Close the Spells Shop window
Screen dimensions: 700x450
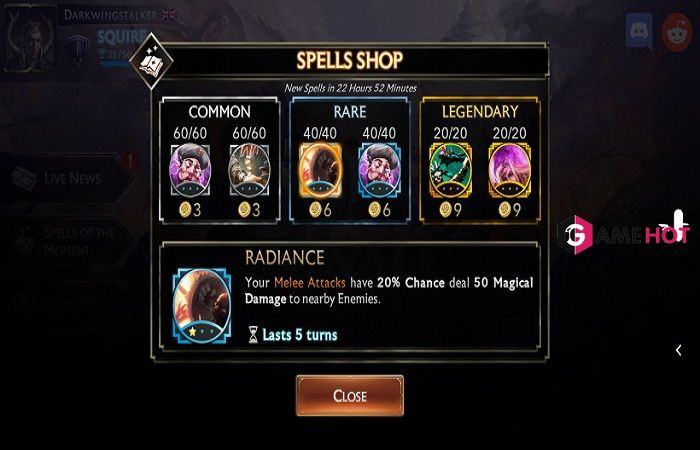click(x=349, y=395)
